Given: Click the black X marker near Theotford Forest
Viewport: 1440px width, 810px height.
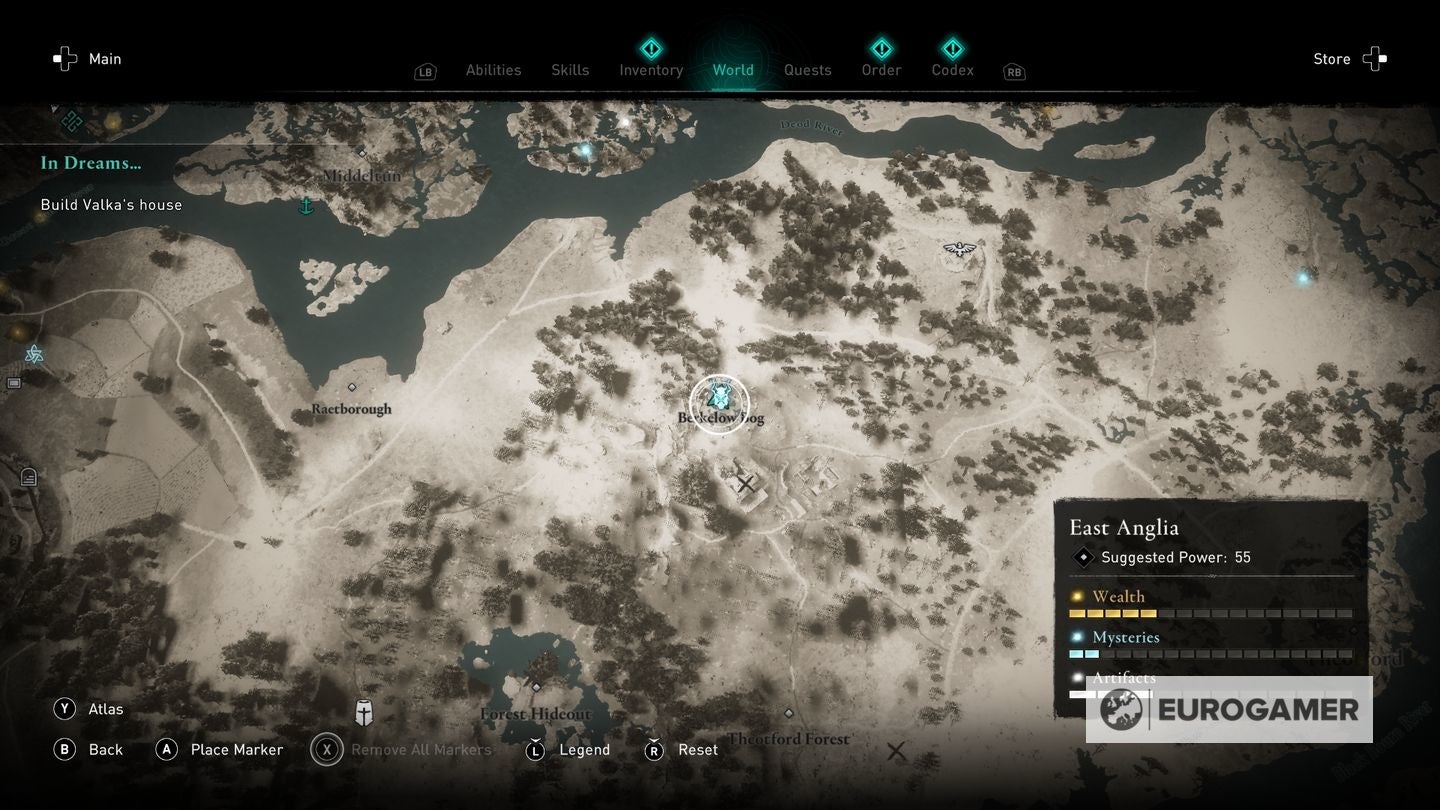Looking at the screenshot, I should tap(897, 750).
